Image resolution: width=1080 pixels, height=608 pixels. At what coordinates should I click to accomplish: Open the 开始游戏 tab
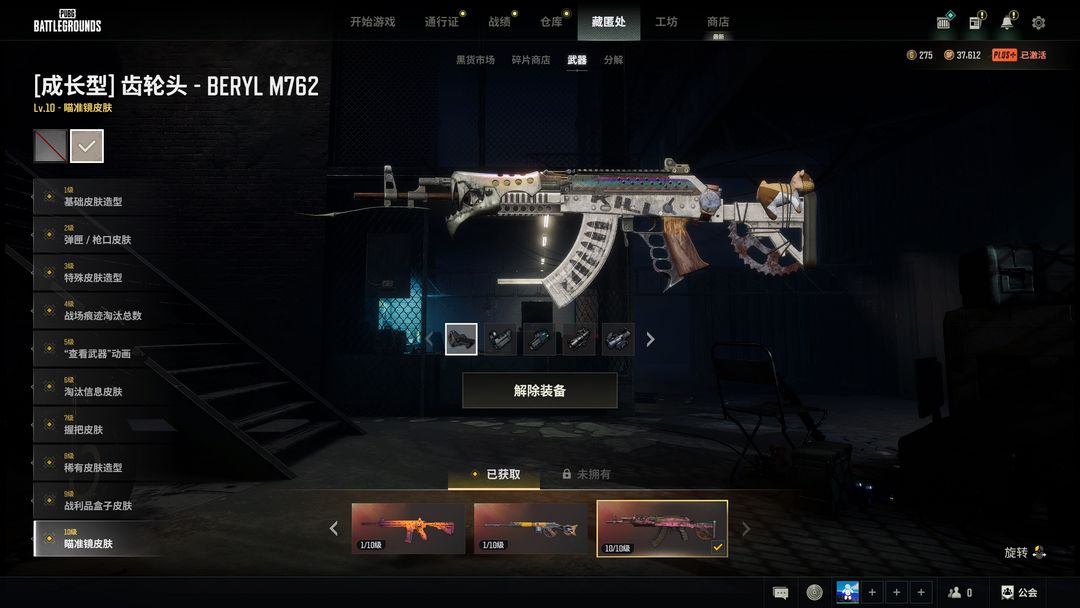pyautogui.click(x=372, y=22)
